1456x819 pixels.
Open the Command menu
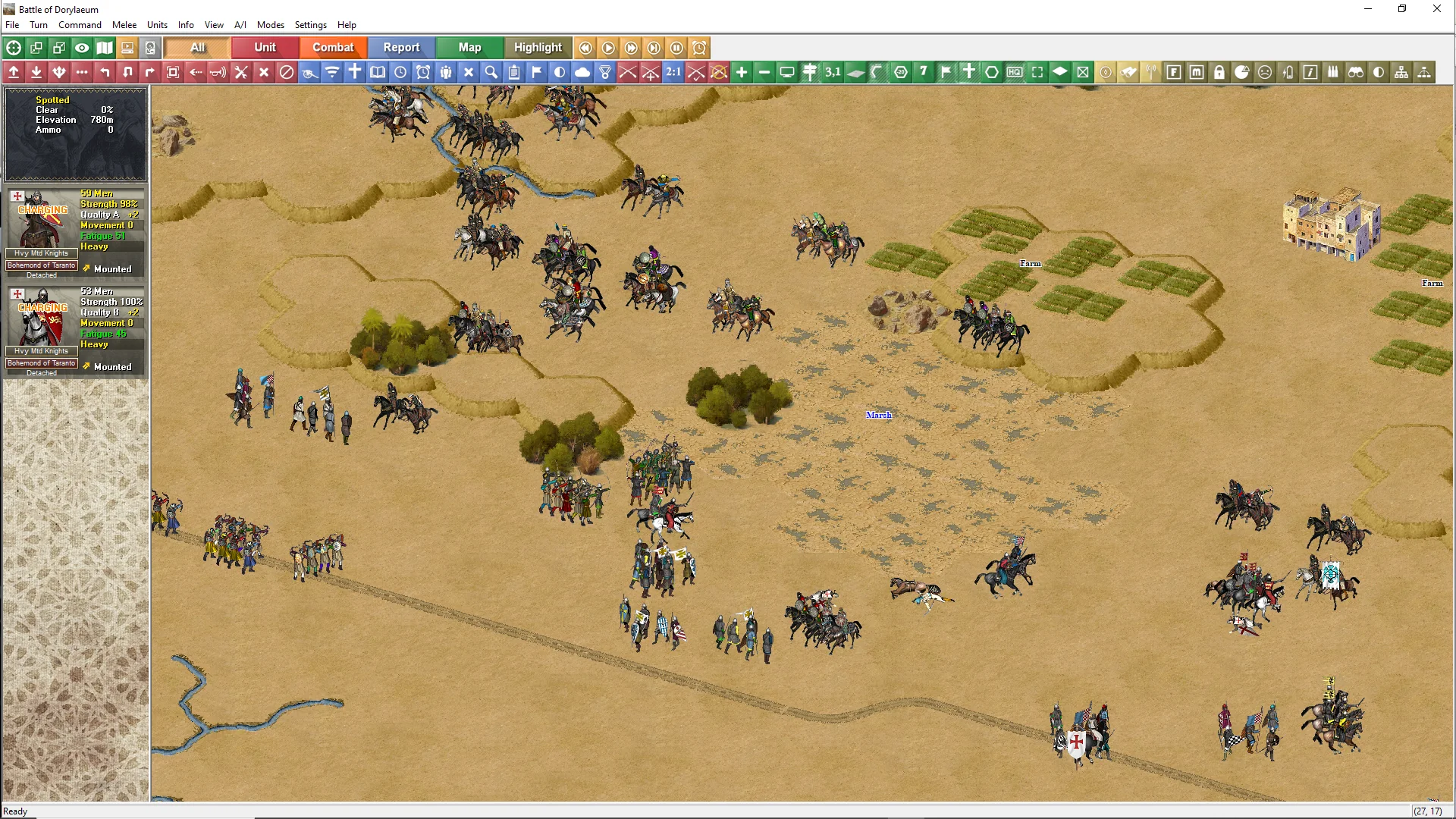pyautogui.click(x=80, y=25)
